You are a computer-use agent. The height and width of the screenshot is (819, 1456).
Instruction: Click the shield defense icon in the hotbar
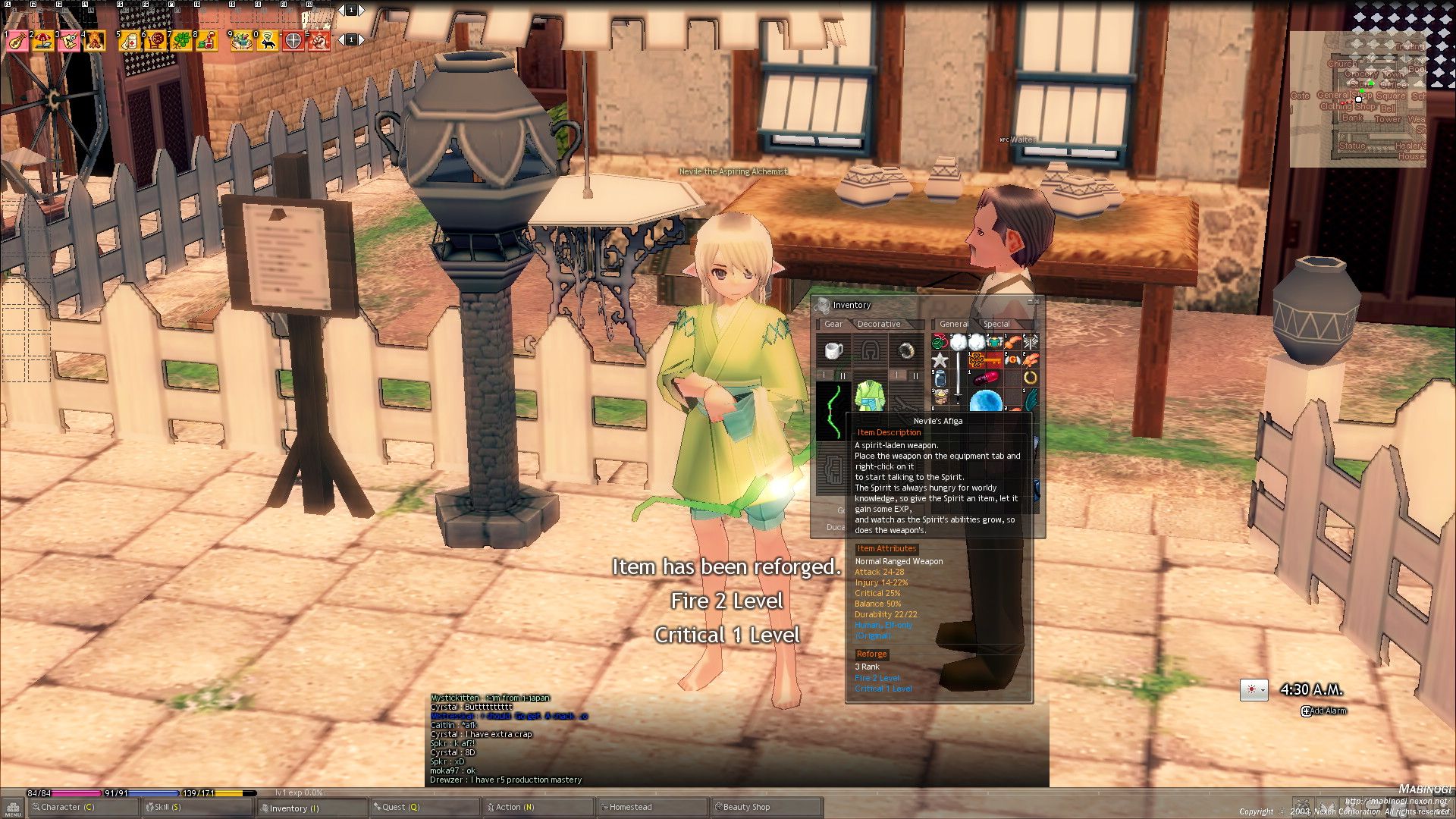[x=293, y=42]
